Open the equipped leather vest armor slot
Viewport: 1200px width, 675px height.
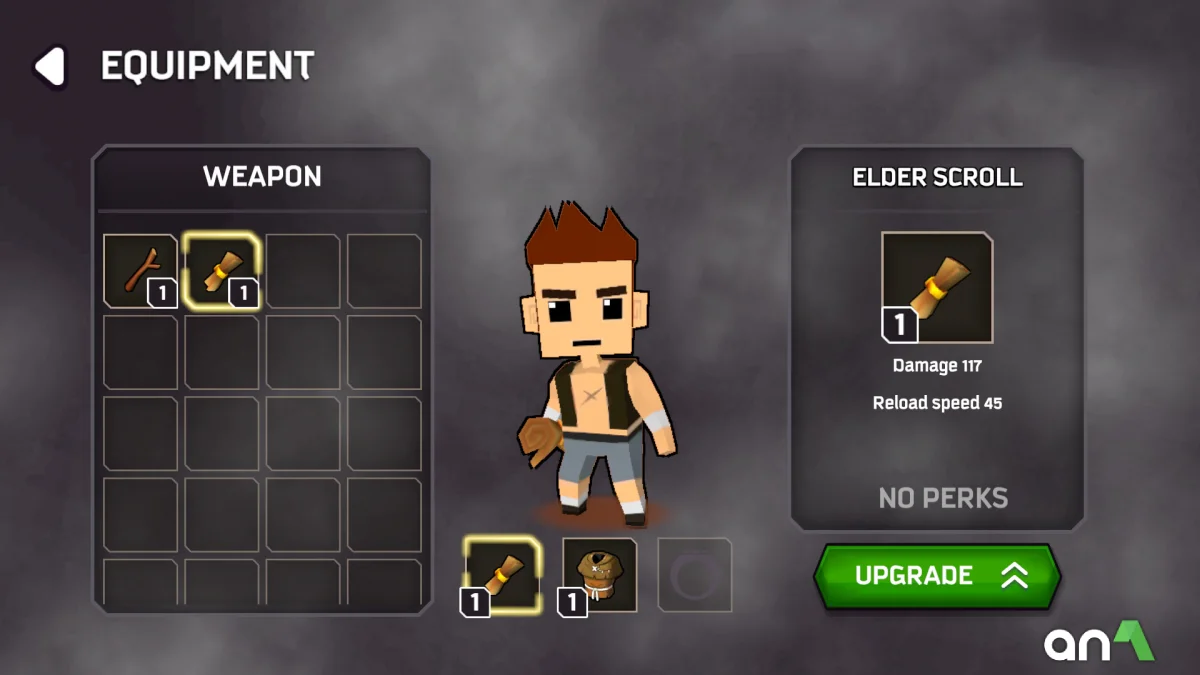click(599, 575)
